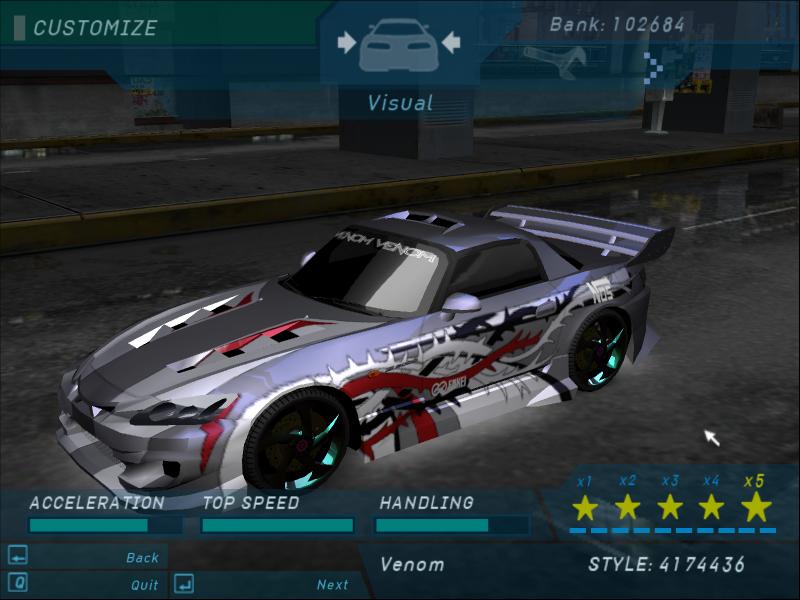Continue with the Next button
The image size is (800, 600).
click(332, 585)
